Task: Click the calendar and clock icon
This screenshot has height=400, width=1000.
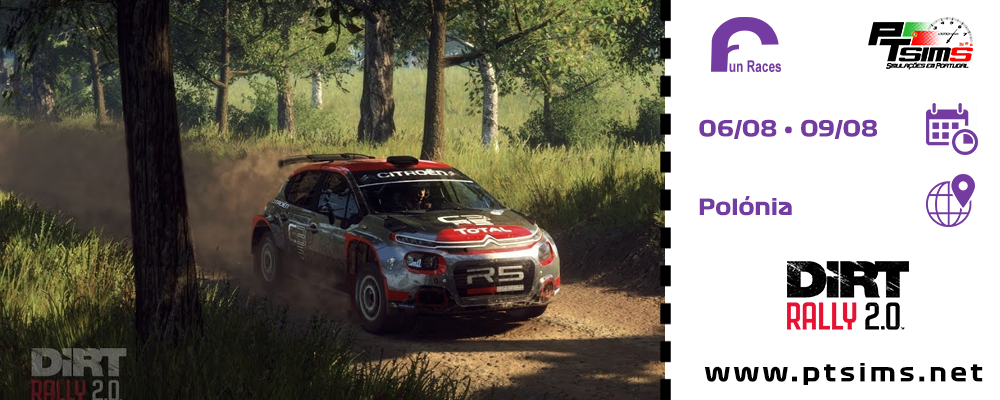Action: [x=950, y=129]
